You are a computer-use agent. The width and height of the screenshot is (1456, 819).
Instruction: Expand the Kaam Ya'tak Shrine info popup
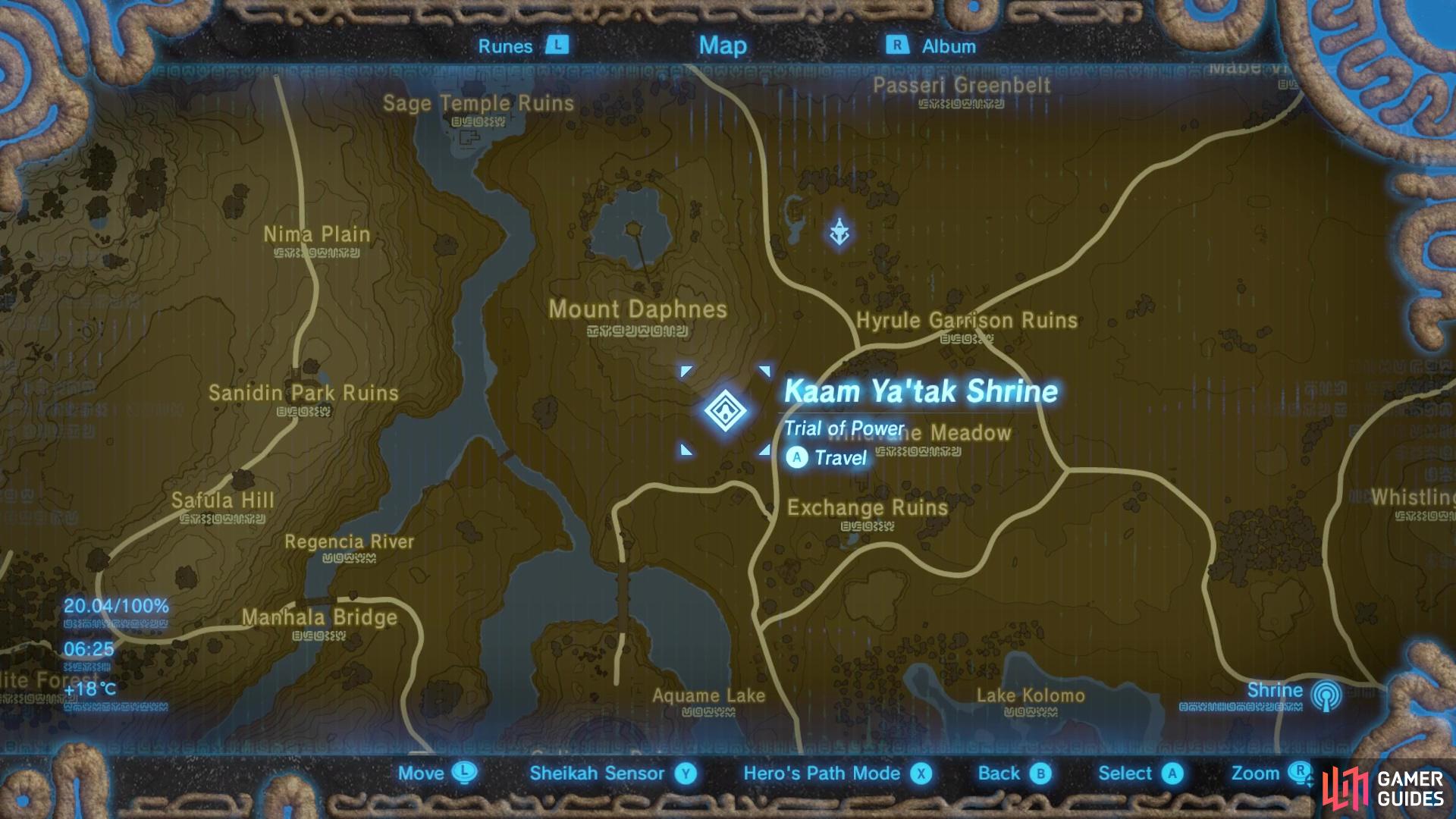(920, 392)
